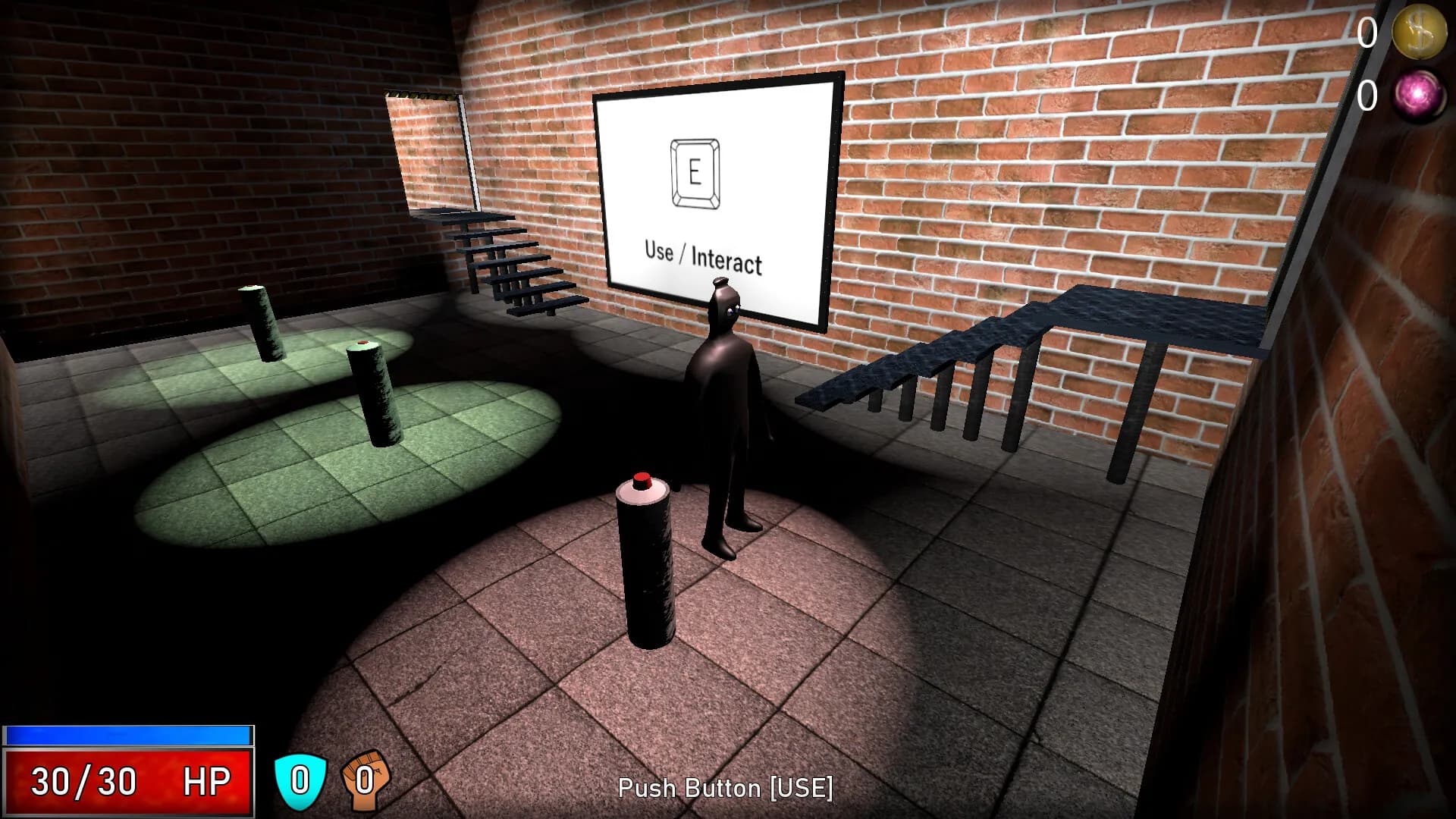
Task: Click the E key graphic on the screen
Action: coord(693,173)
